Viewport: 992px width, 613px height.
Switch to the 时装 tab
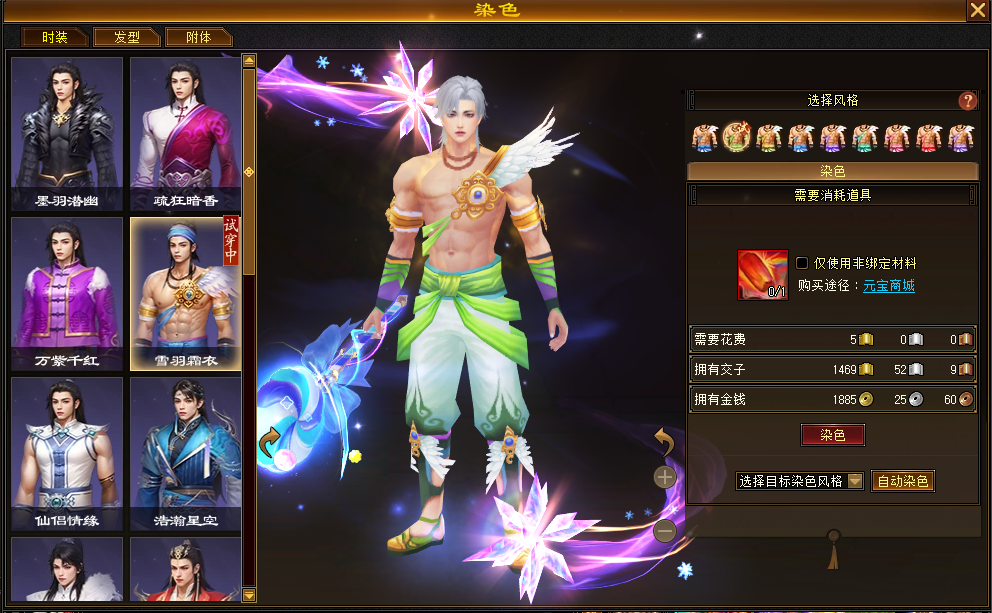point(55,38)
